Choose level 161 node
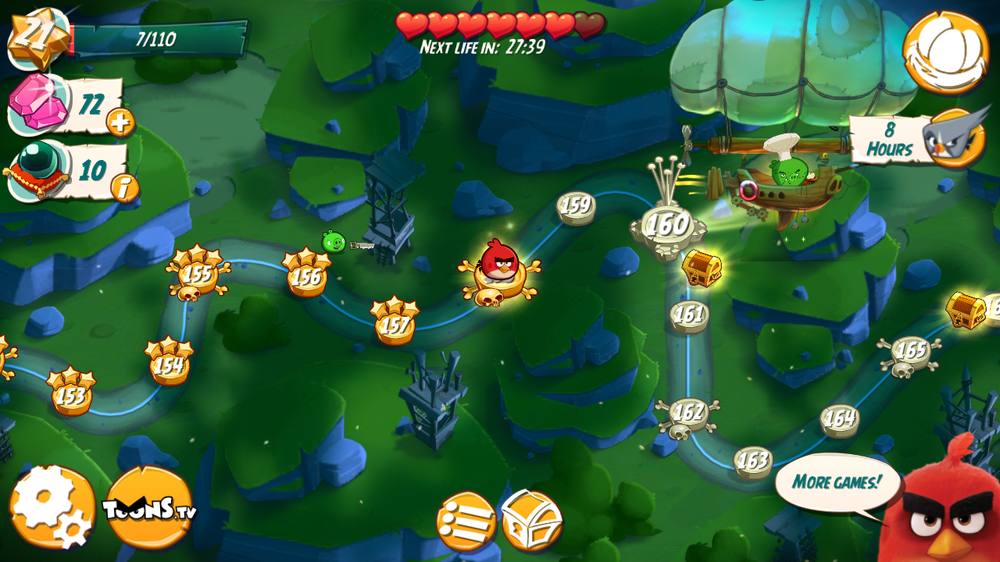The height and width of the screenshot is (562, 1000). (689, 315)
